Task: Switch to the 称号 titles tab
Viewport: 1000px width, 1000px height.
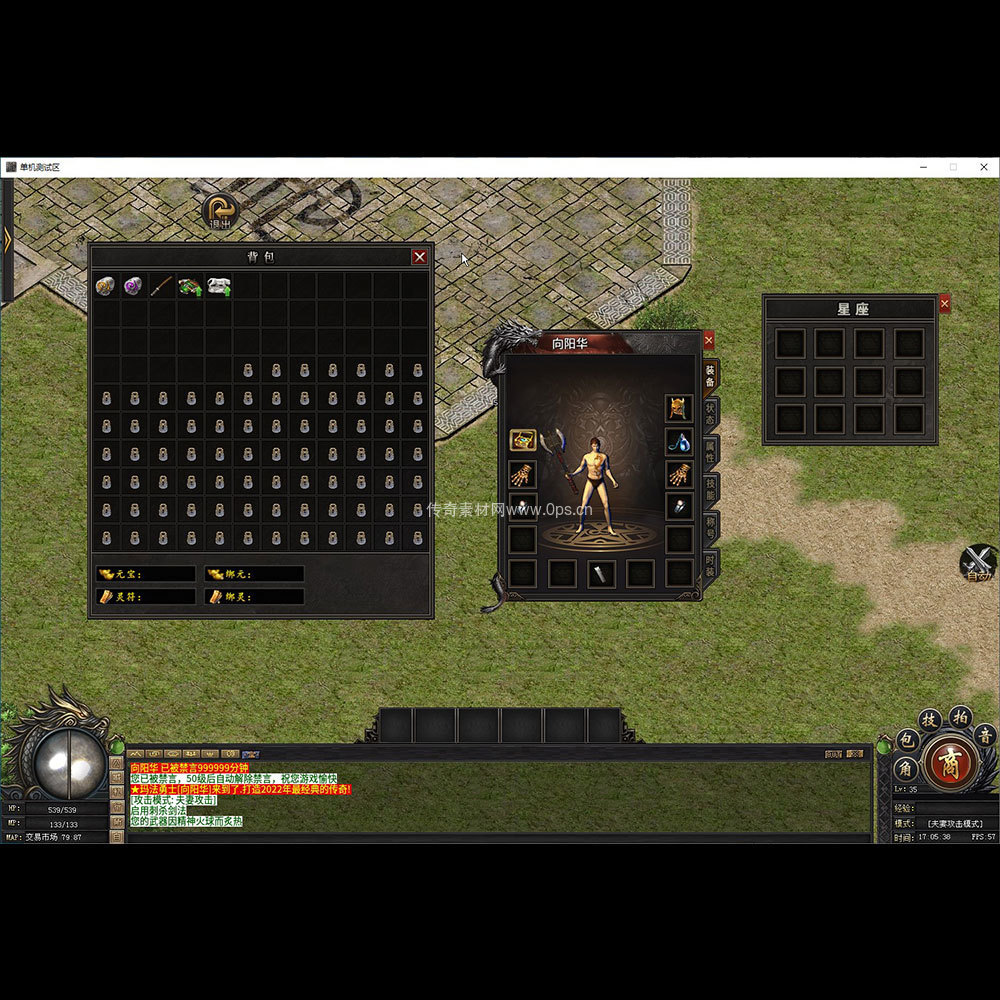Action: point(710,526)
